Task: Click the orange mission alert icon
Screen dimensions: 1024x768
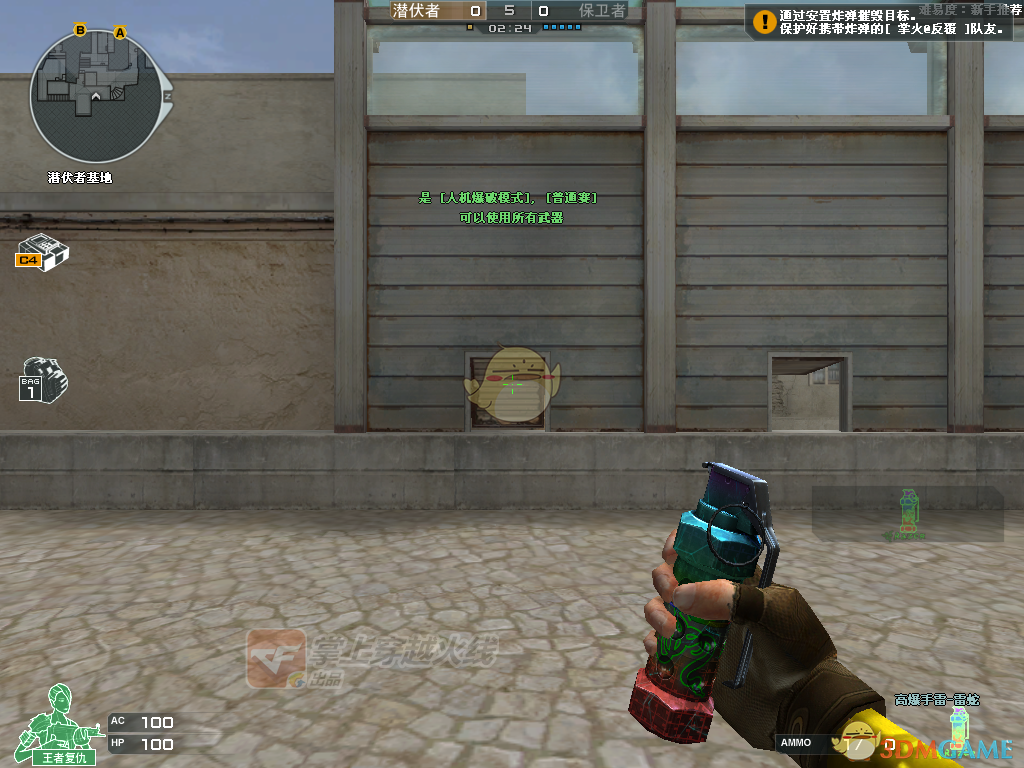Action: tap(764, 20)
